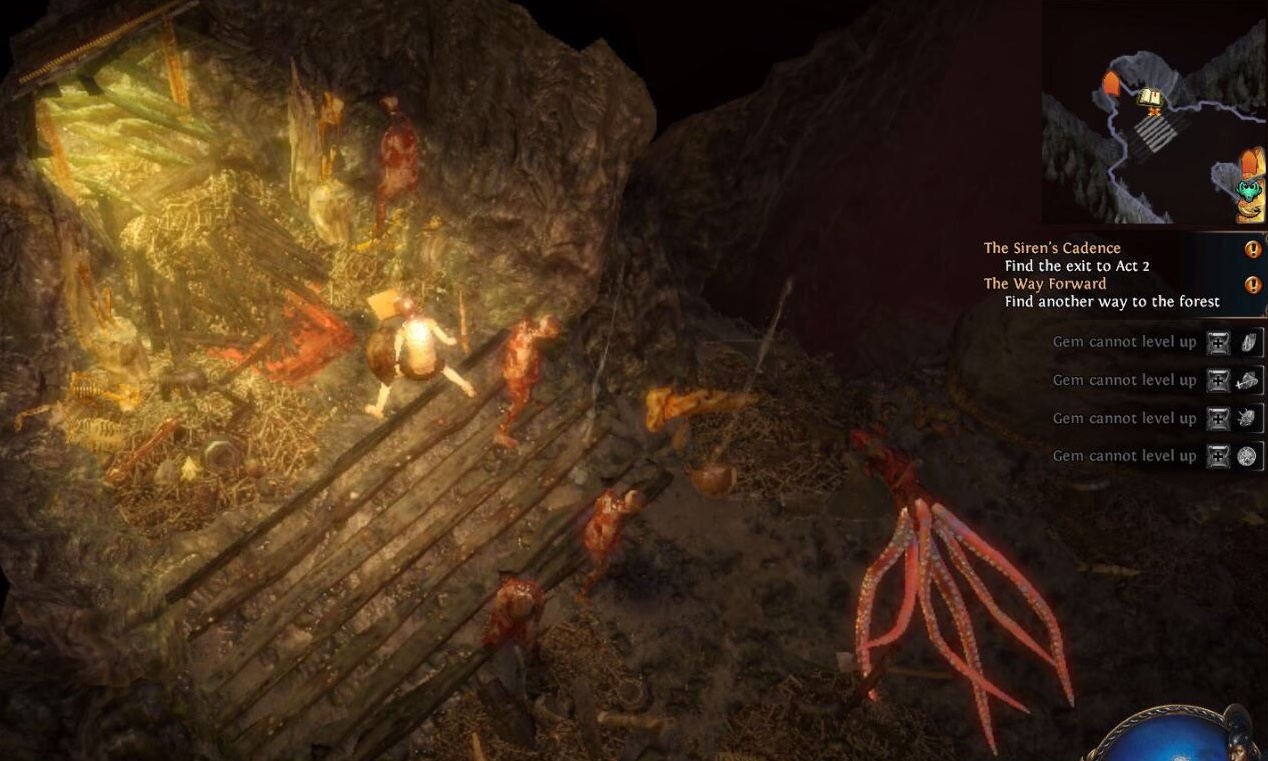Click the plus button beside the round gem
Image resolution: width=1268 pixels, height=761 pixels.
click(x=1218, y=456)
